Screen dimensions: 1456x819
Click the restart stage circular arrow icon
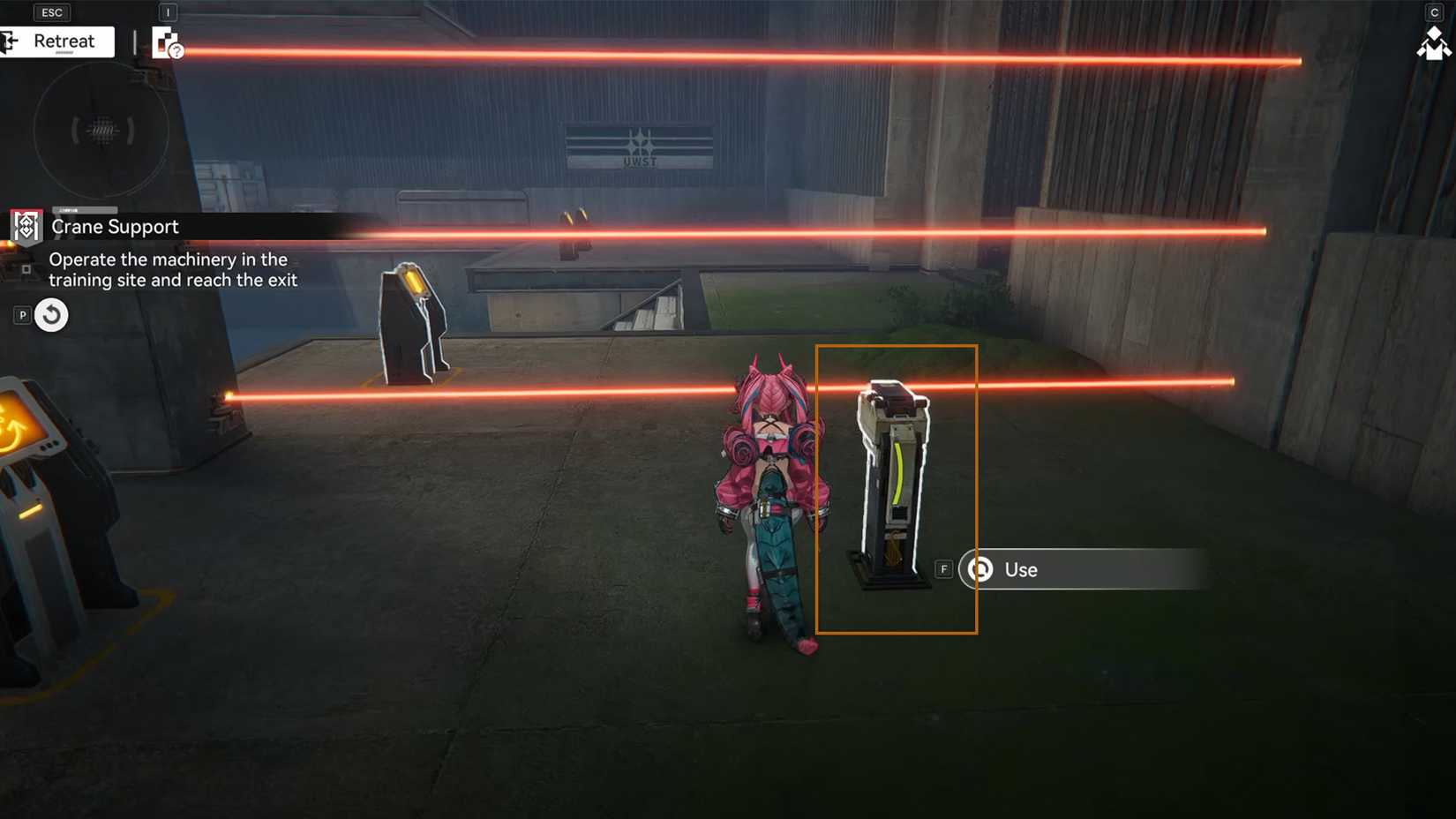(x=50, y=314)
